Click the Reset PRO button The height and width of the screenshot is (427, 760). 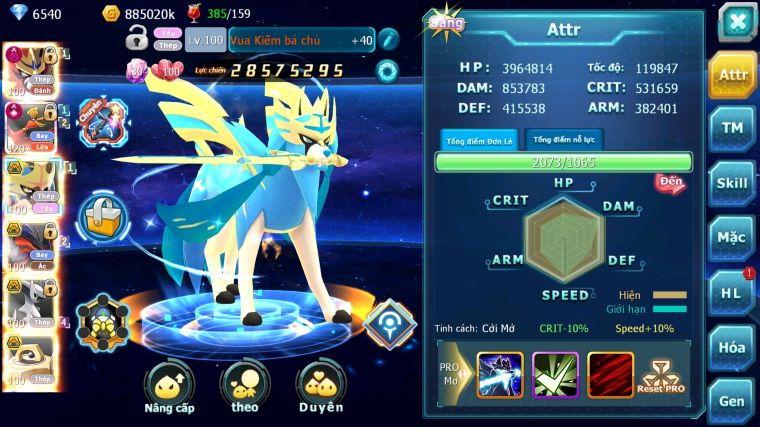click(663, 373)
